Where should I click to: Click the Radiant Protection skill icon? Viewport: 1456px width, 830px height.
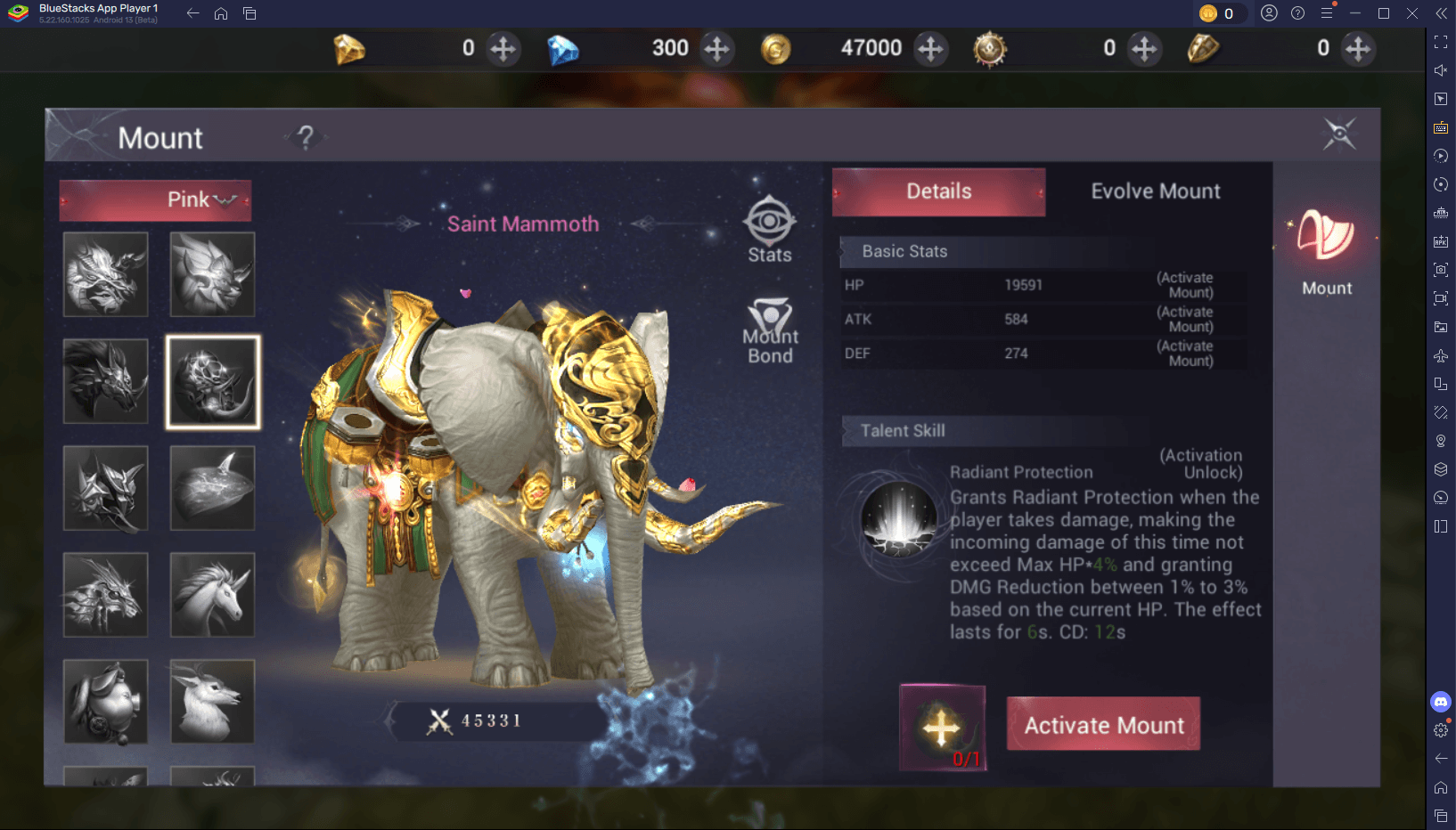898,520
